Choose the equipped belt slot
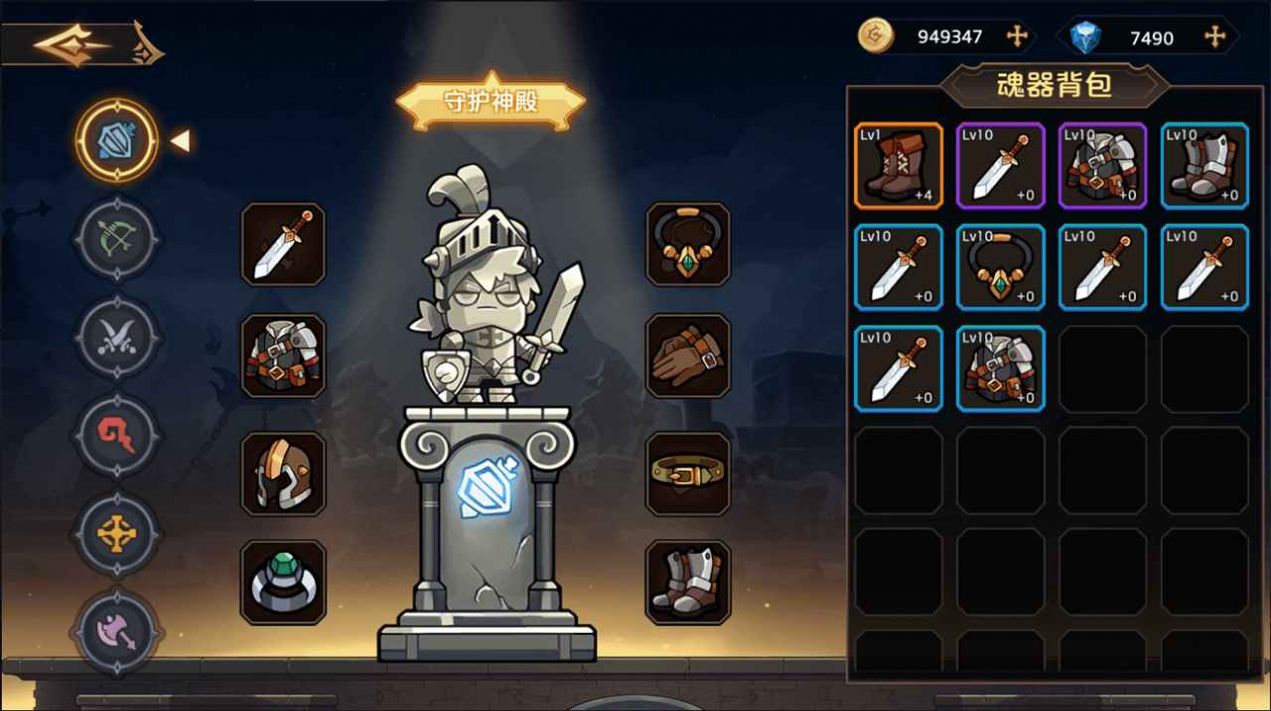This screenshot has width=1271, height=711. [688, 474]
